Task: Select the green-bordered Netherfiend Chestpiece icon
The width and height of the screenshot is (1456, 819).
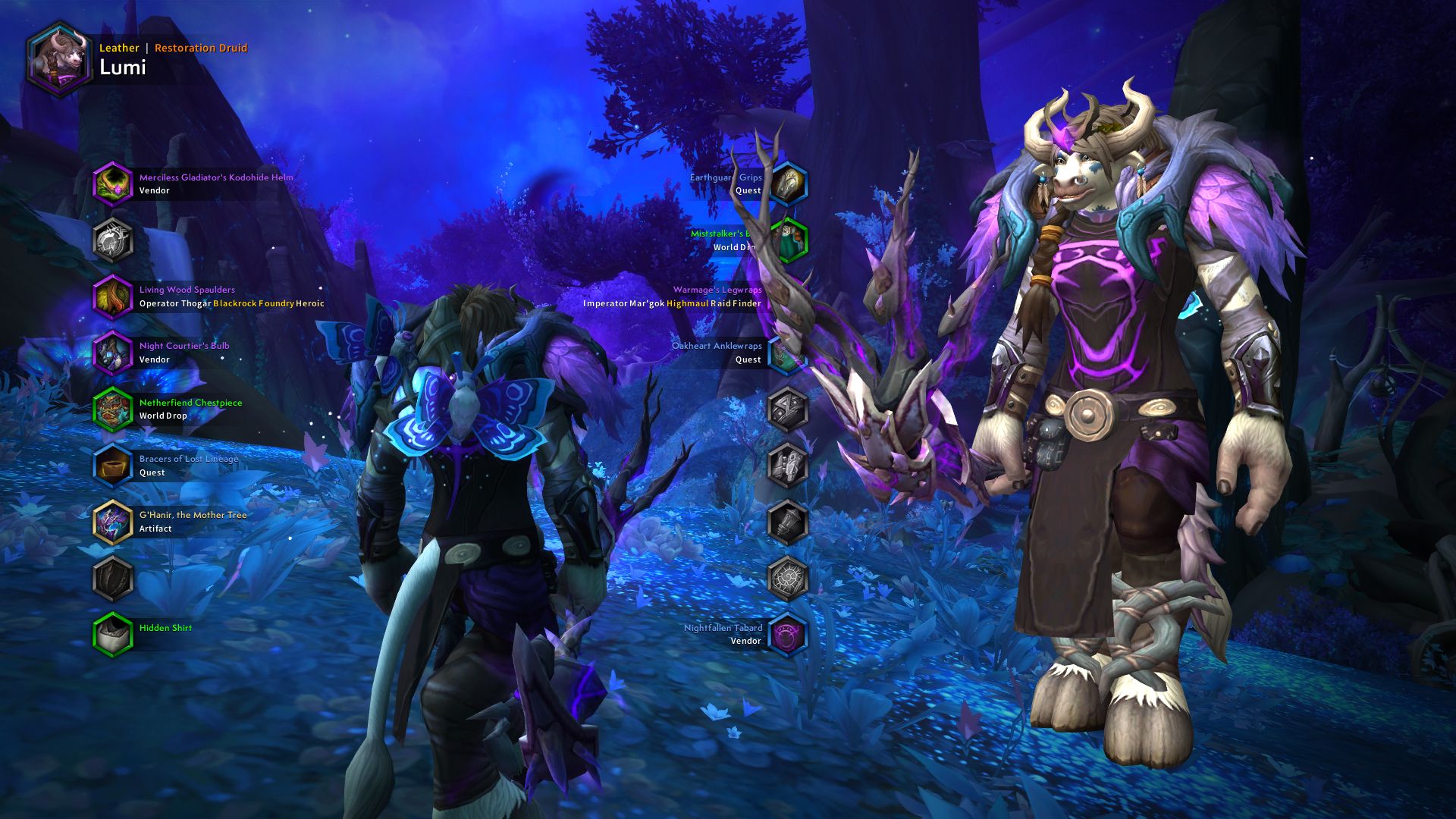Action: click(x=114, y=409)
